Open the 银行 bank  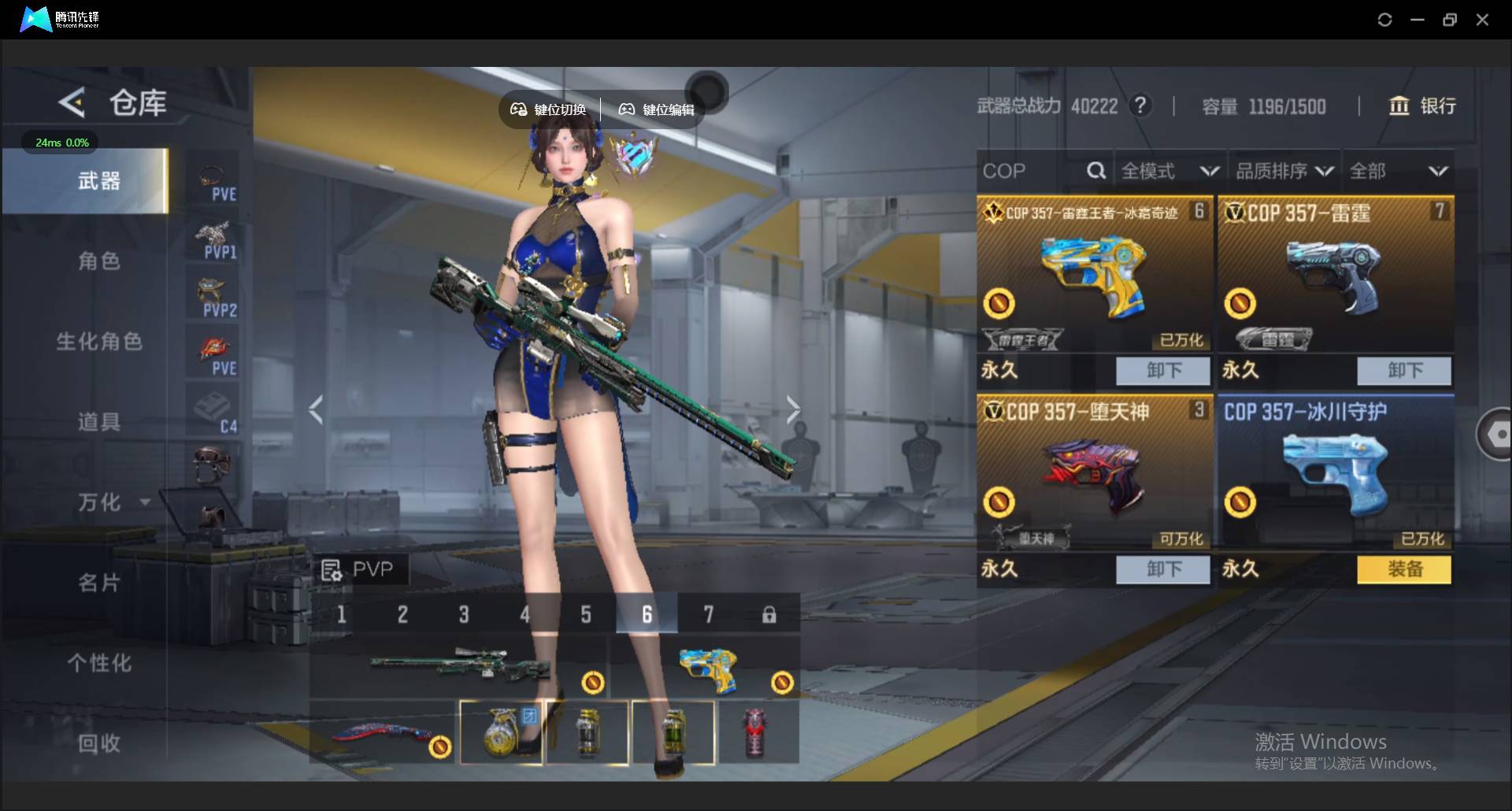click(1422, 106)
